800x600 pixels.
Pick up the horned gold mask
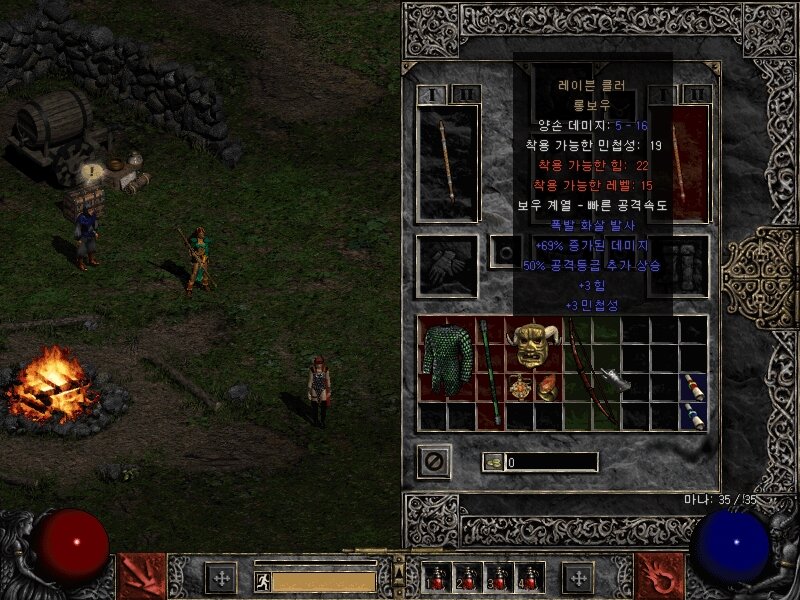click(x=532, y=345)
